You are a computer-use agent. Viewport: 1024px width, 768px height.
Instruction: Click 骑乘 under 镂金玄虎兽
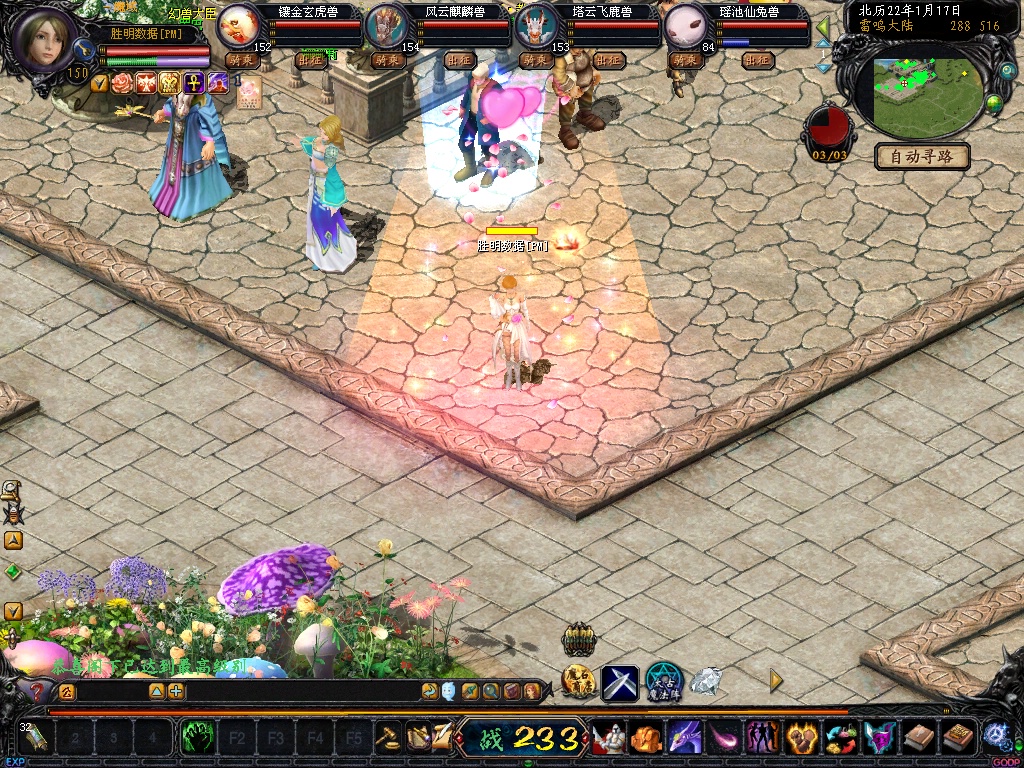[x=243, y=60]
